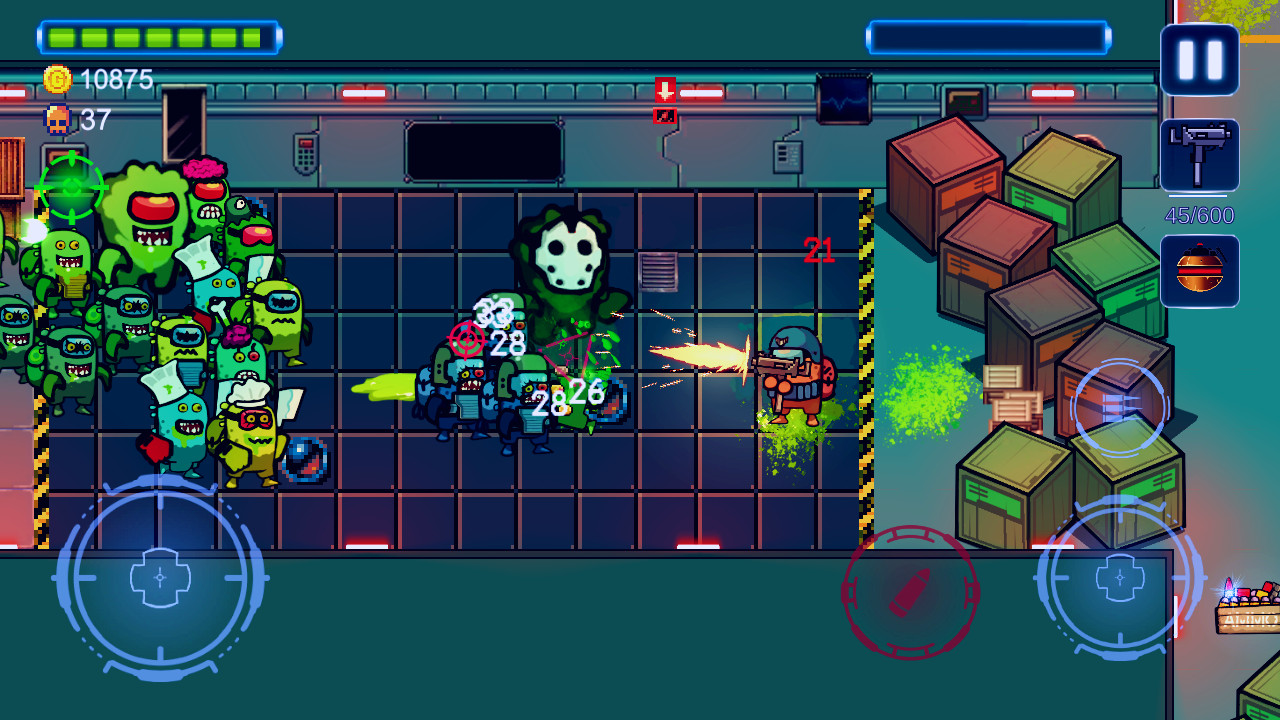Activate the bomb ability below the ammo counter
This screenshot has height=720, width=1280.
point(1199,268)
